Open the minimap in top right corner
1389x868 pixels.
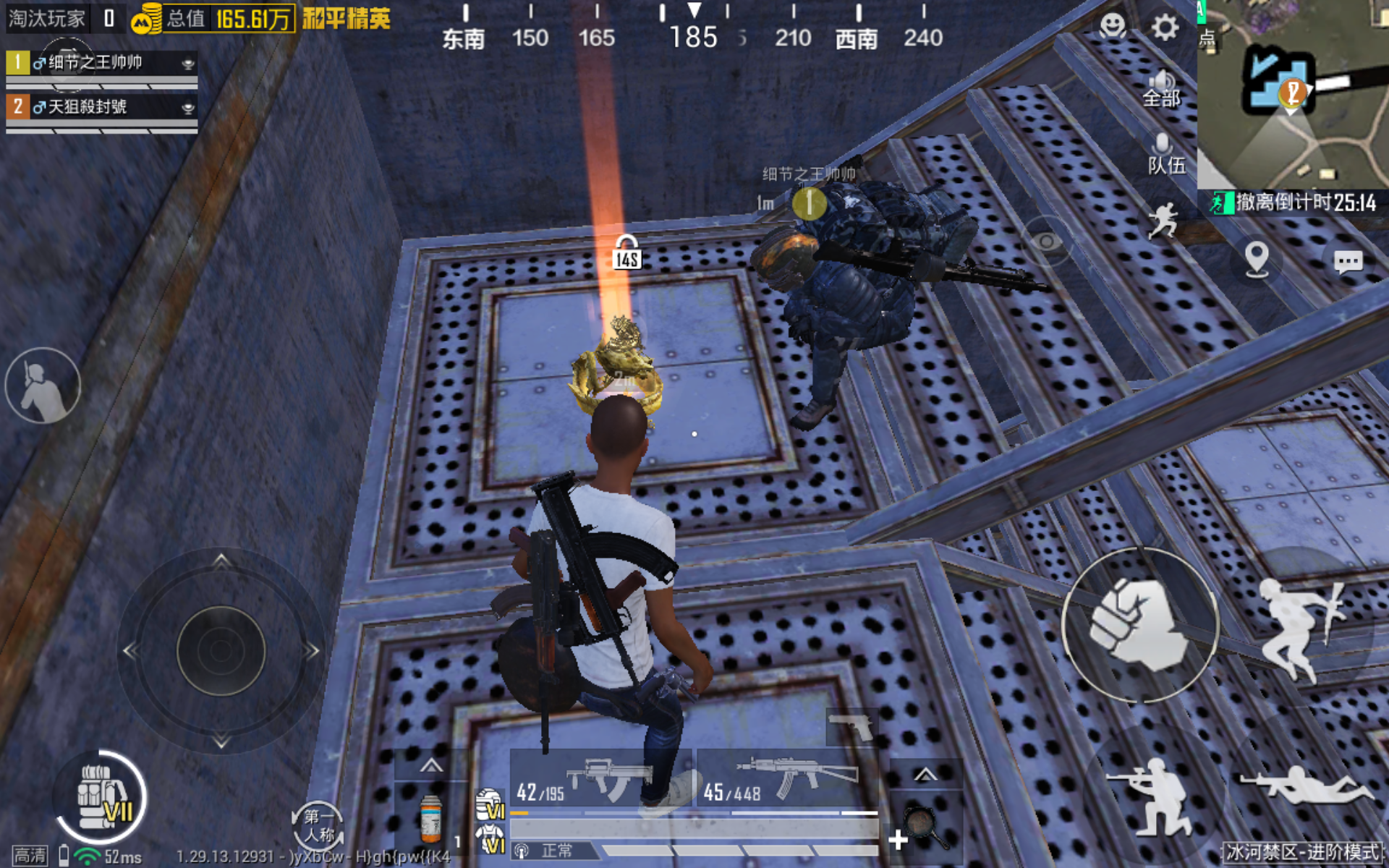point(1295,94)
